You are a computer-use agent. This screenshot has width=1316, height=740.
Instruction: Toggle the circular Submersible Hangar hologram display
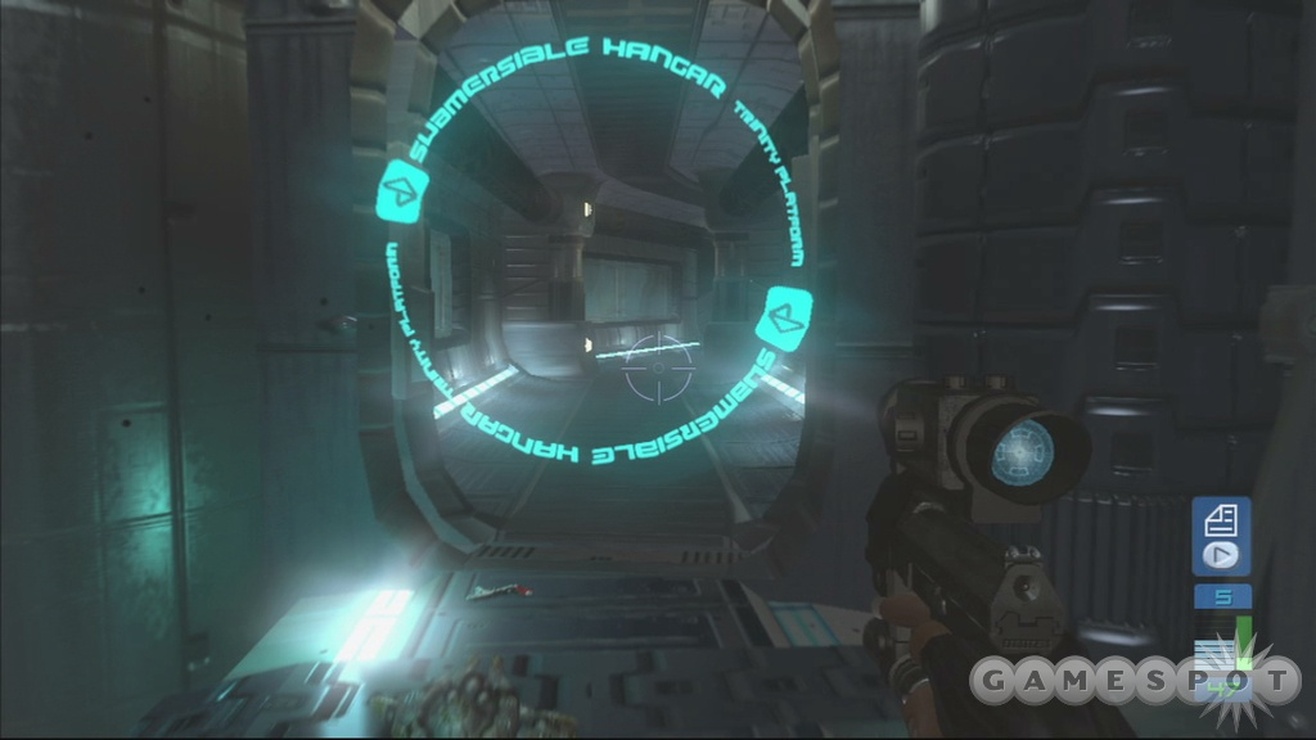coord(600,255)
